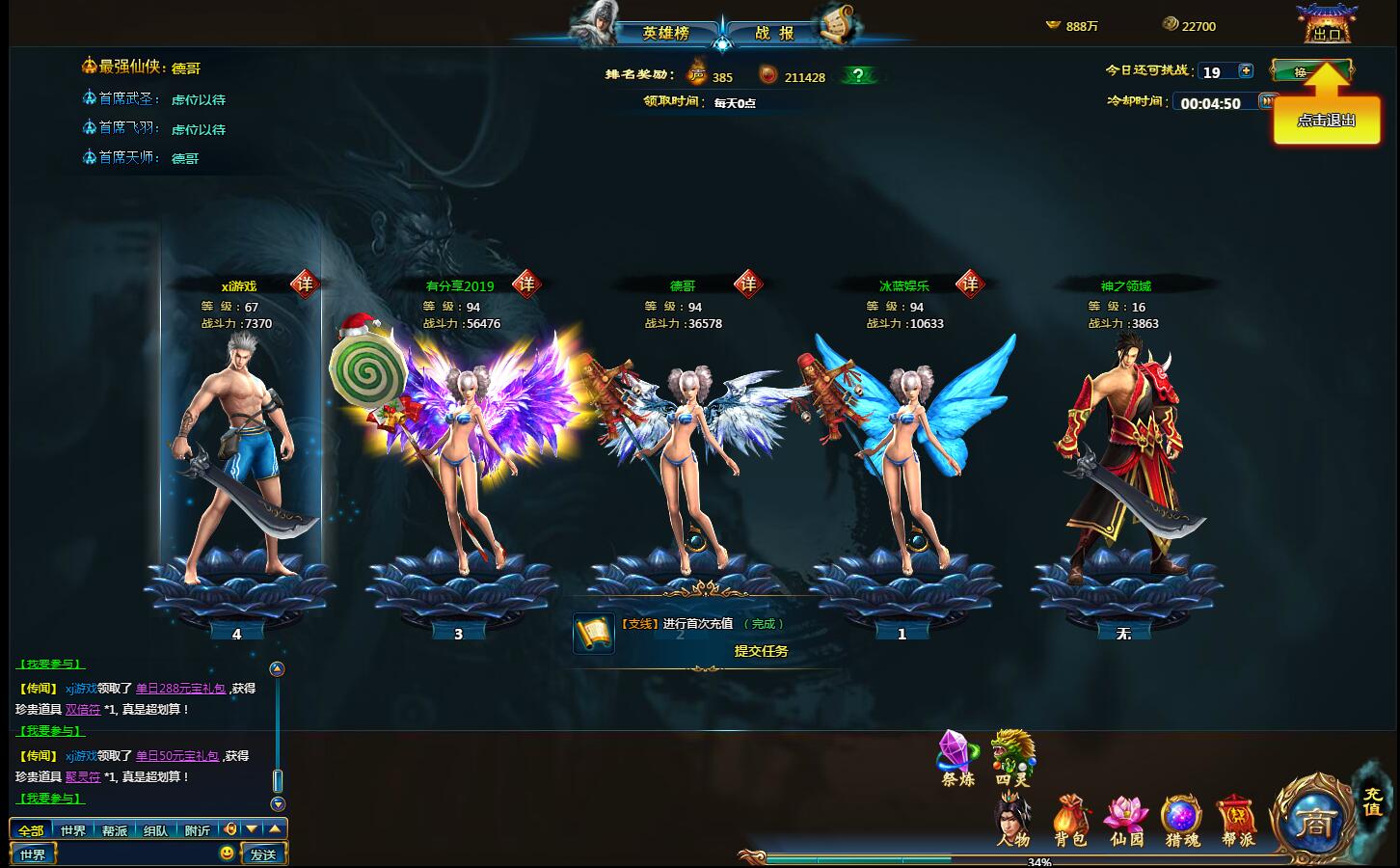Click the cooldown skip toggle beside 00:04:50
Viewport: 1400px width, 868px height.
[1266, 101]
